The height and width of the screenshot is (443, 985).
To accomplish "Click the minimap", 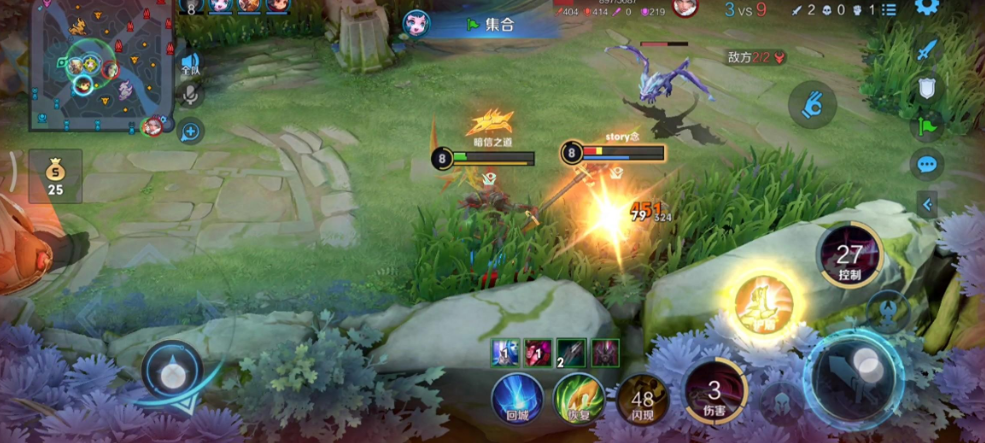I will pyautogui.click(x=102, y=65).
